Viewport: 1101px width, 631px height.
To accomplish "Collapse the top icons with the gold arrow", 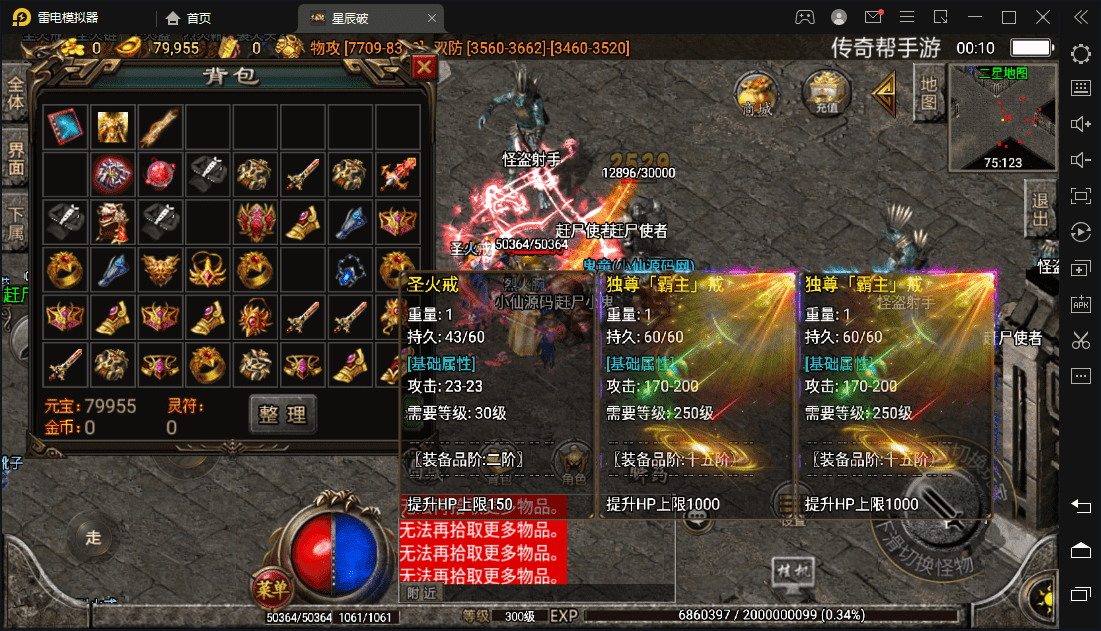I will [881, 92].
